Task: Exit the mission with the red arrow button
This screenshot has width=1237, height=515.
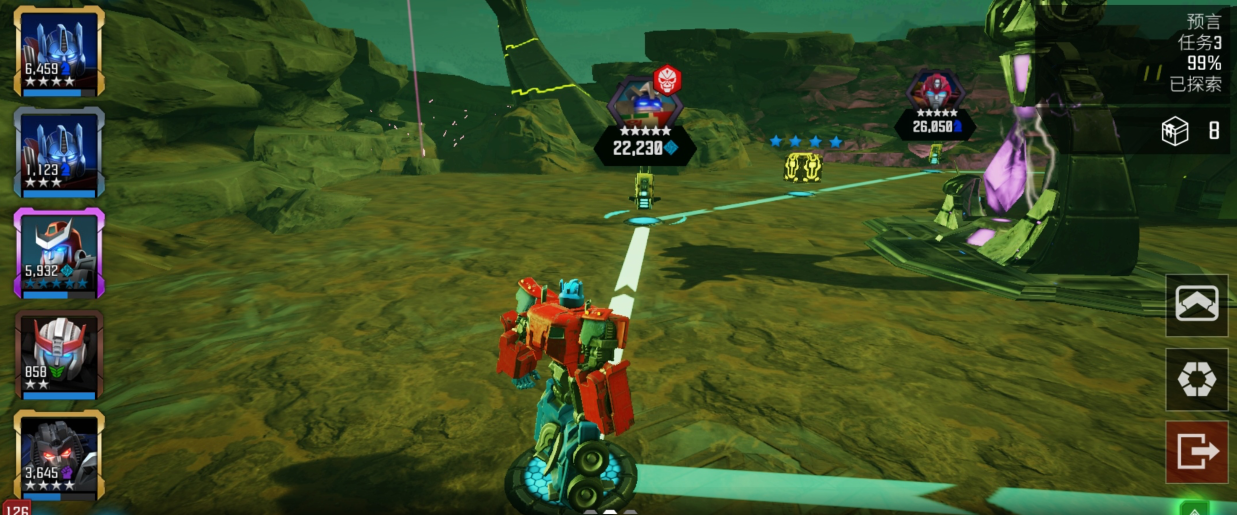Action: tap(1196, 452)
